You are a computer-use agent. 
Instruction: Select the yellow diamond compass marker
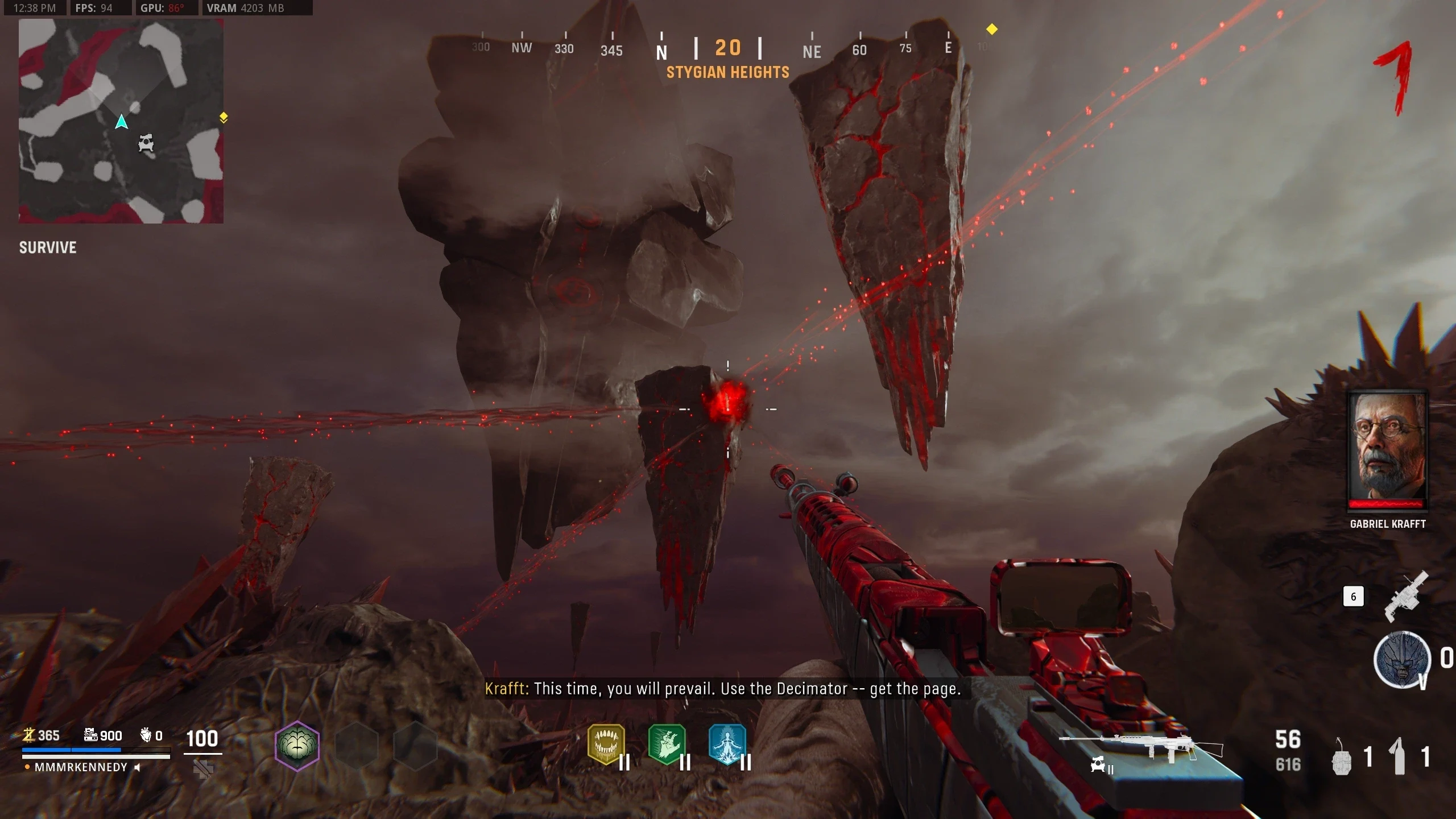(x=991, y=29)
